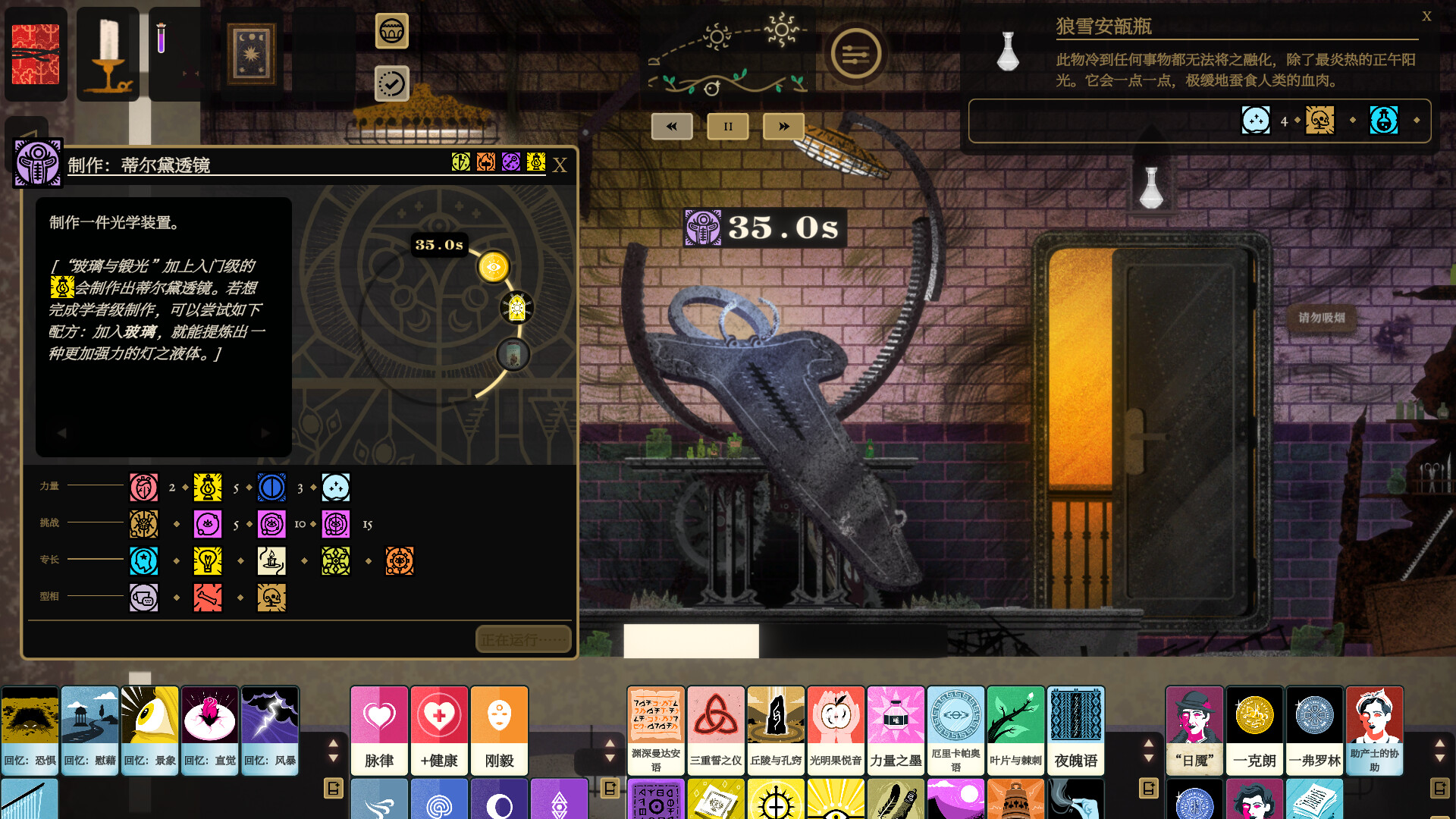Select the 助产士的协助 card at bottom-right
The image size is (1456, 819).
(1374, 730)
